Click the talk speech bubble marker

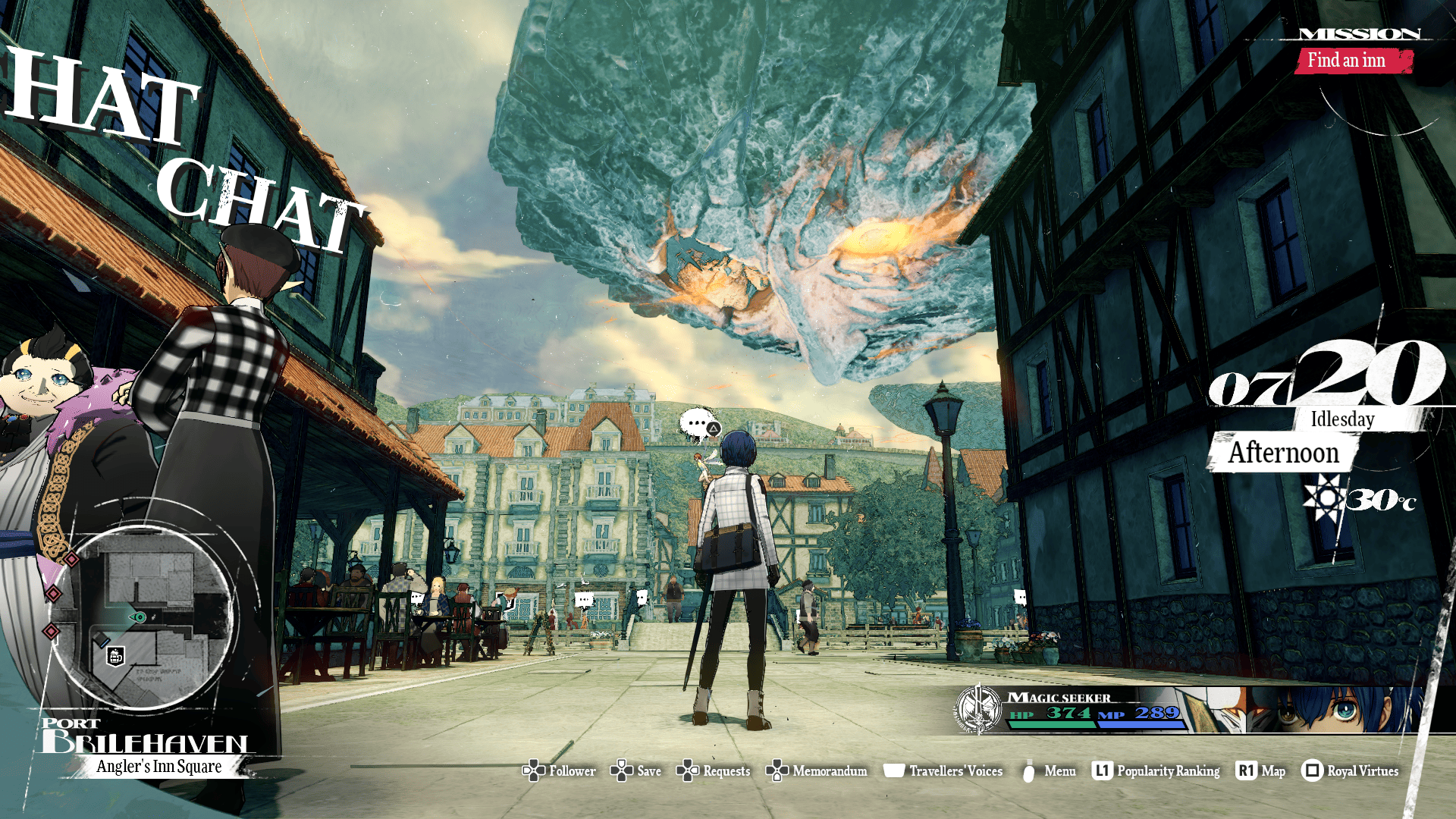point(698,424)
